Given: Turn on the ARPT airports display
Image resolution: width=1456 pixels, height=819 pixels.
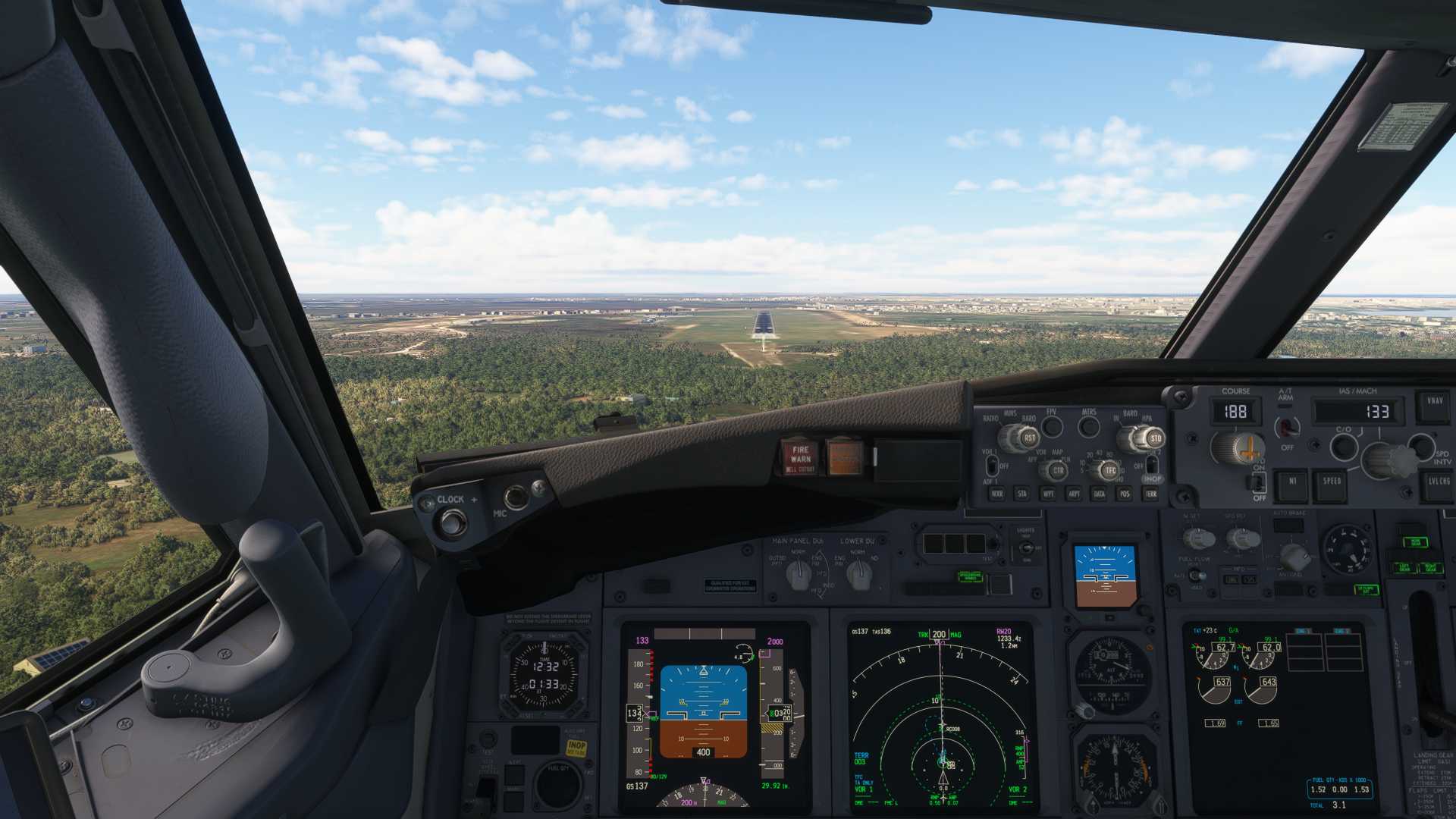Looking at the screenshot, I should pos(1074,494).
